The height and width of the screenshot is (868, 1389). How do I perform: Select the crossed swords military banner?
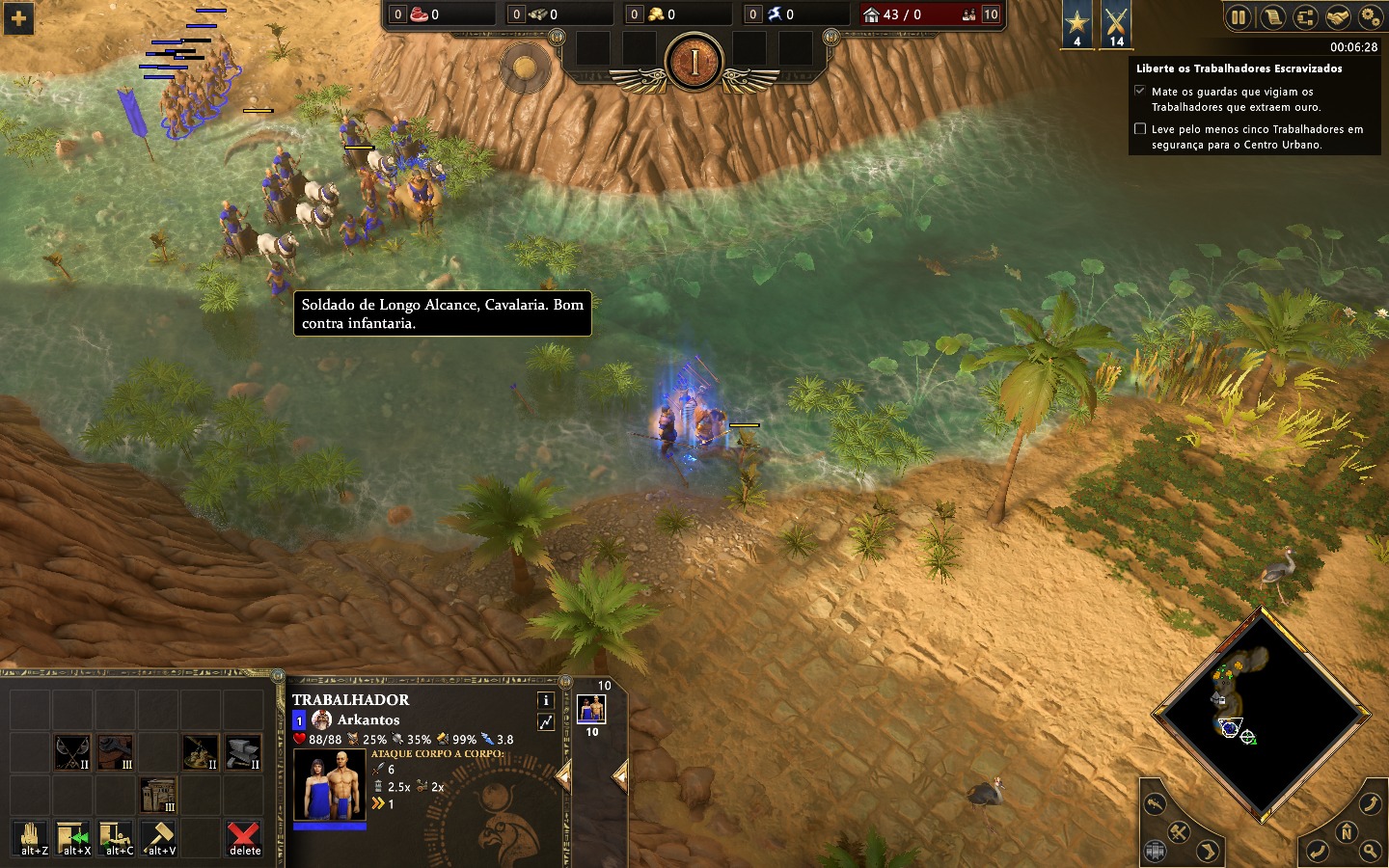pos(1116,23)
